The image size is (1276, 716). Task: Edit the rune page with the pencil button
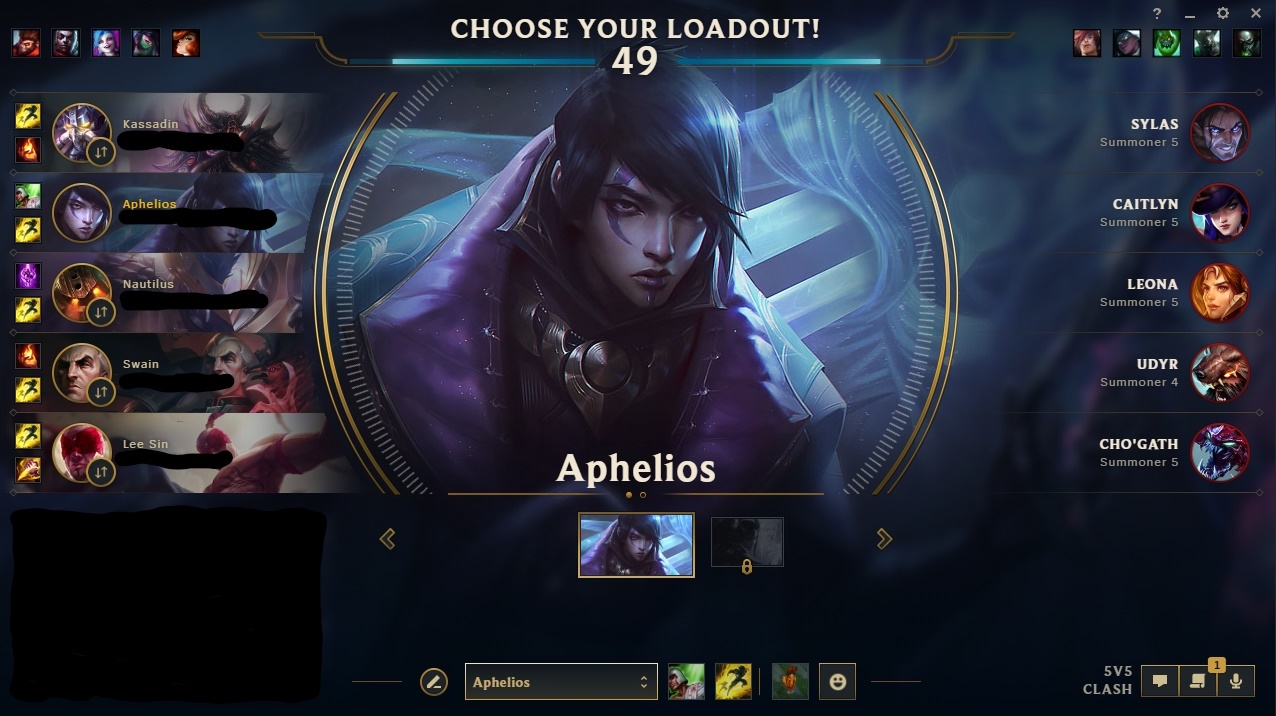433,682
